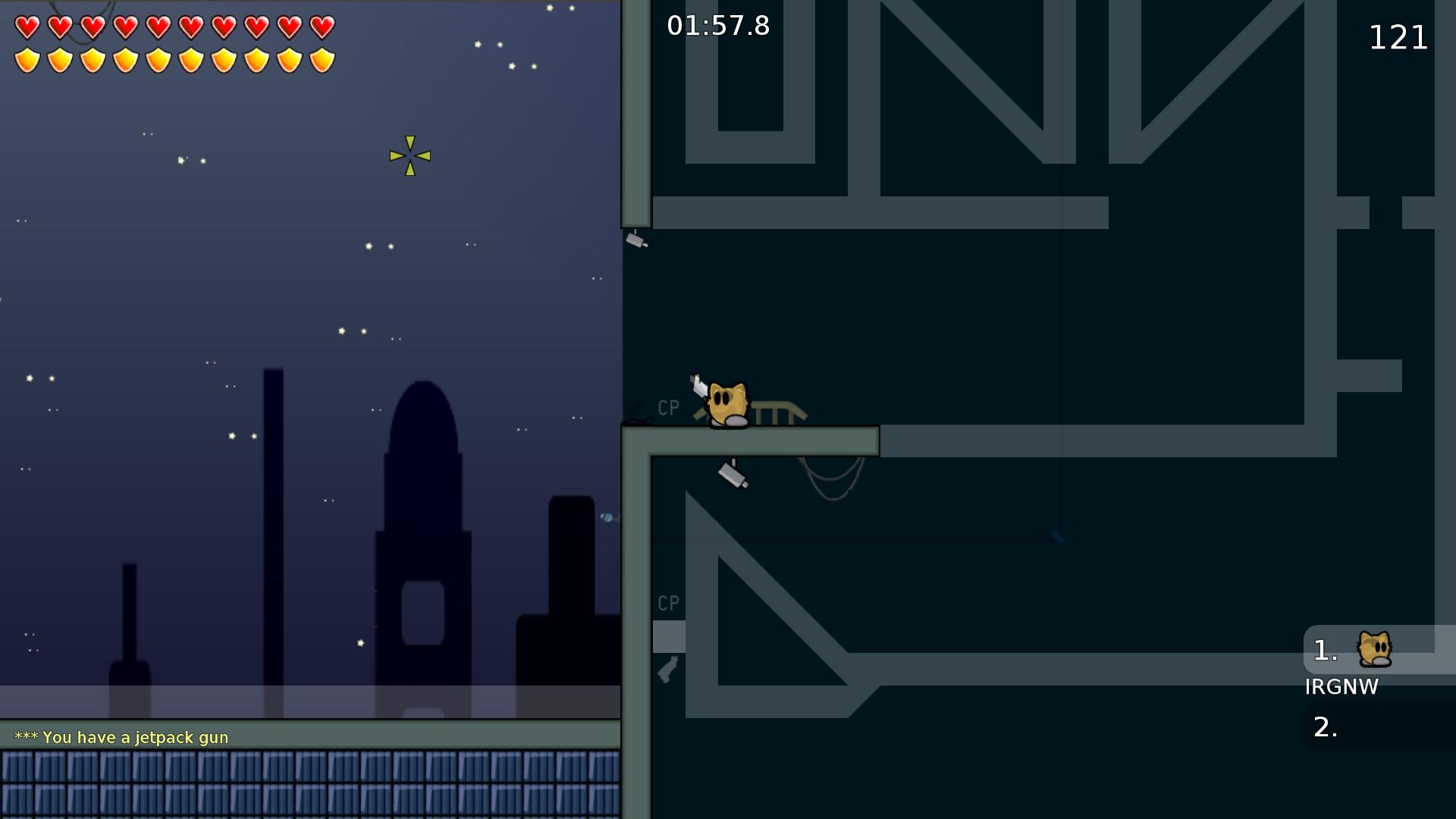Click the first red heart in health bar
This screenshot has width=1456, height=819.
coord(27,27)
